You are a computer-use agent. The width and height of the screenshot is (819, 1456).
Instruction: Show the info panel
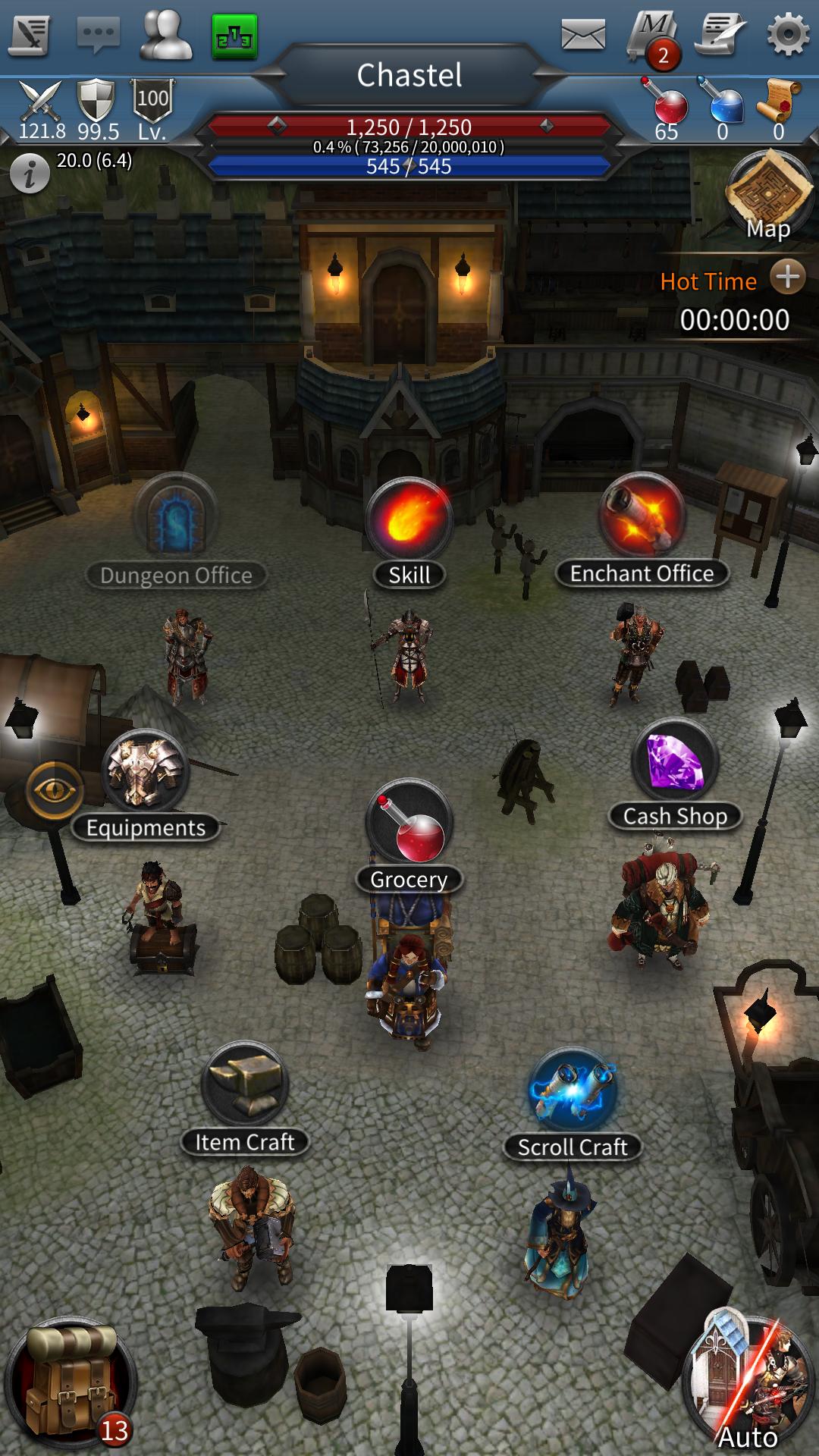coord(30,175)
